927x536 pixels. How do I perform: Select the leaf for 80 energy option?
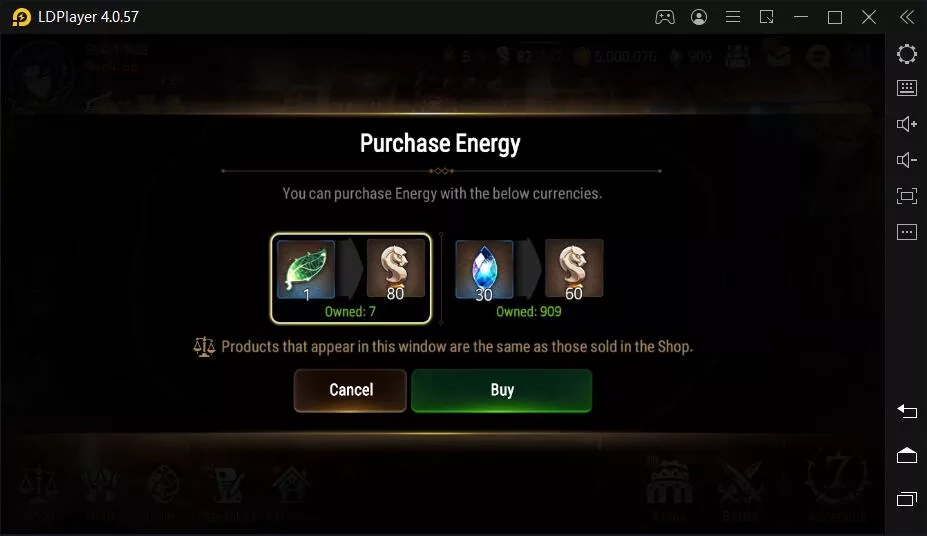tap(351, 278)
